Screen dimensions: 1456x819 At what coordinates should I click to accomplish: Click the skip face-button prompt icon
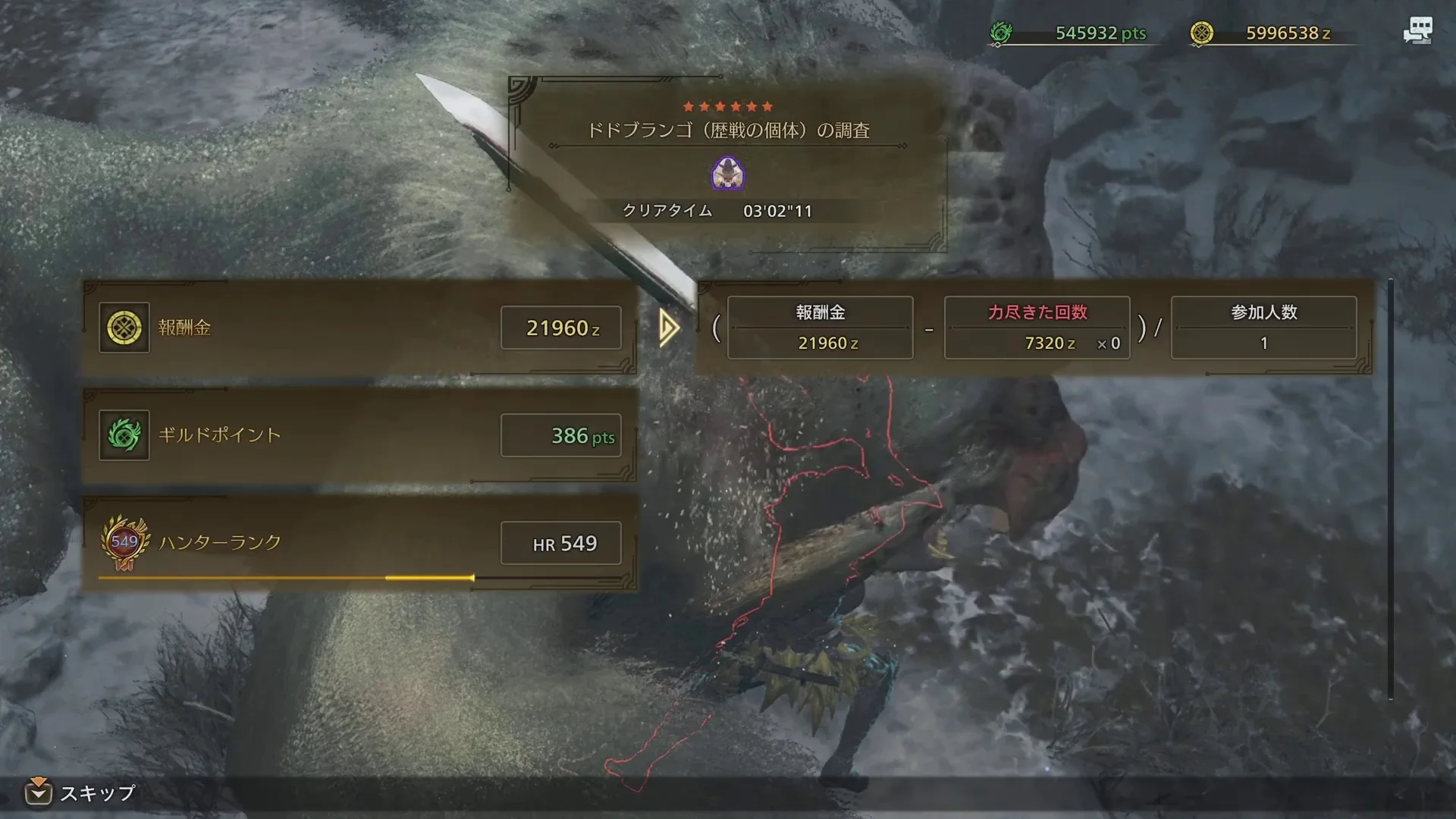(41, 794)
